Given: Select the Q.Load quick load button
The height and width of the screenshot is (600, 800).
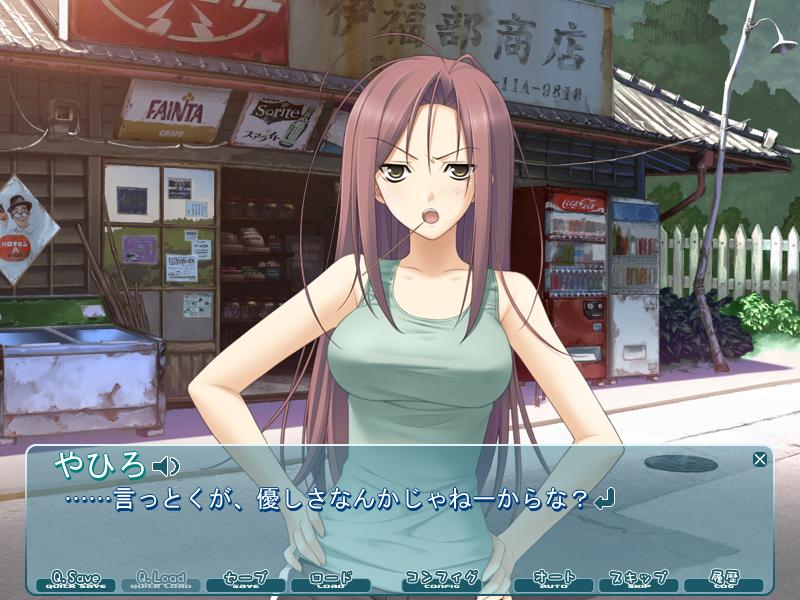Looking at the screenshot, I should tap(161, 581).
